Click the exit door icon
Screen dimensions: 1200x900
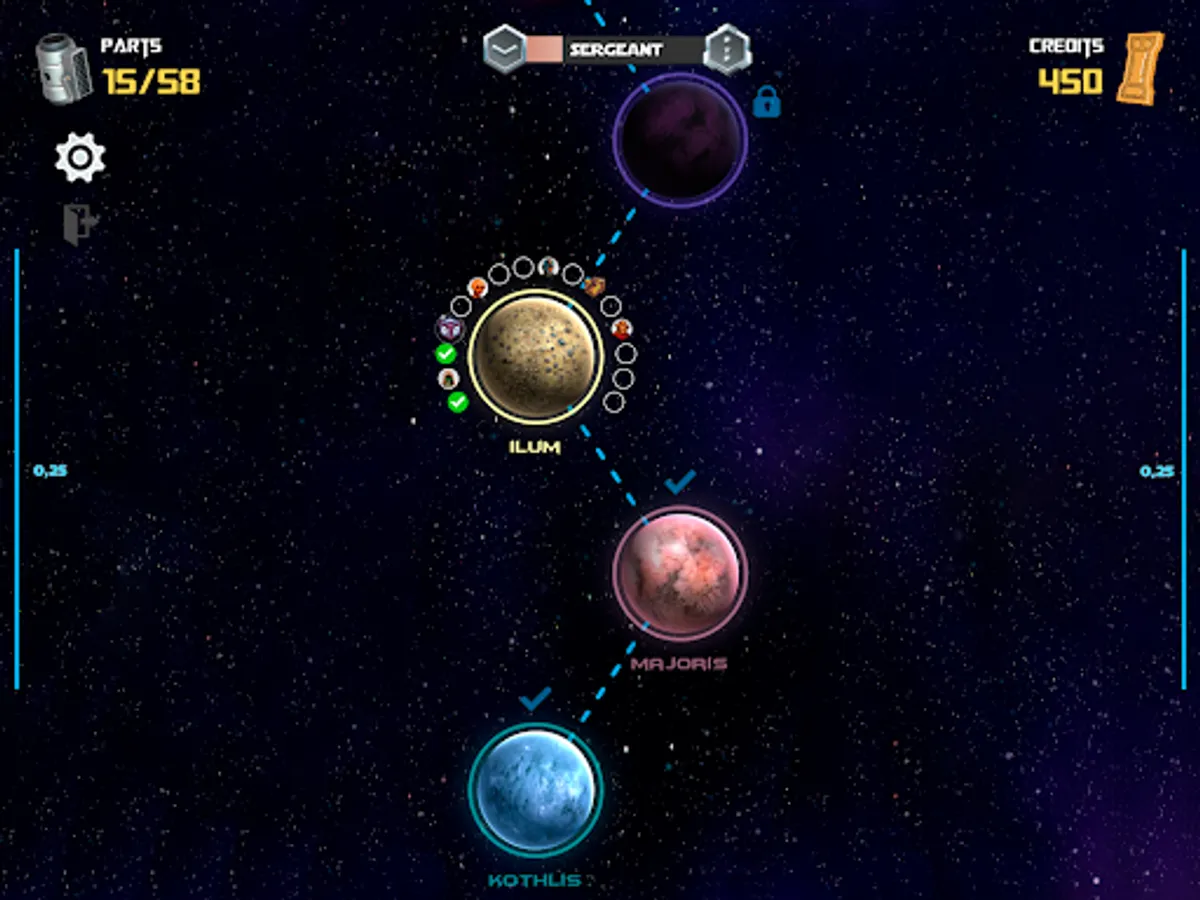point(79,224)
